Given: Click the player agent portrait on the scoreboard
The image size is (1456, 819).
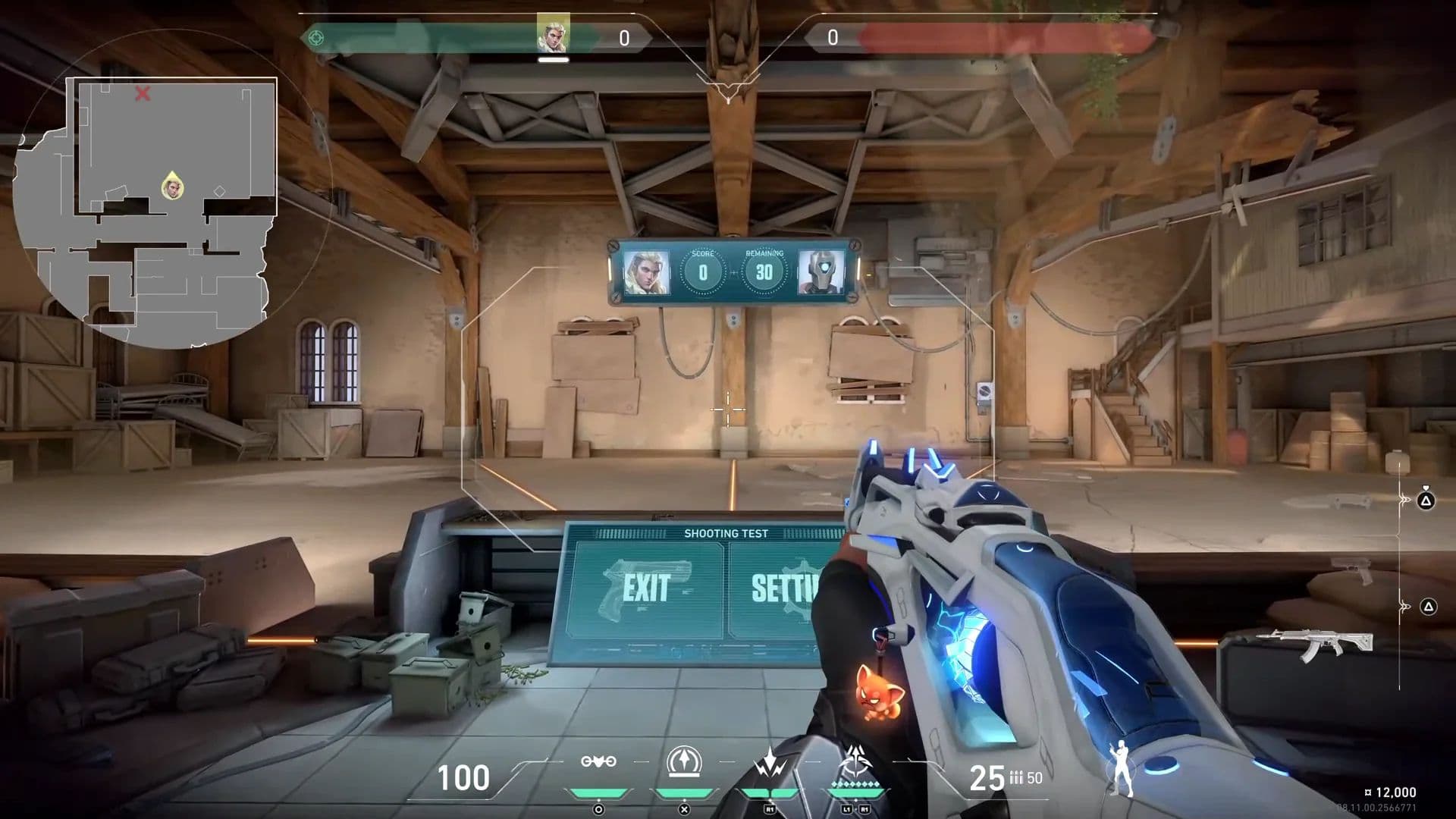Looking at the screenshot, I should pyautogui.click(x=646, y=273).
